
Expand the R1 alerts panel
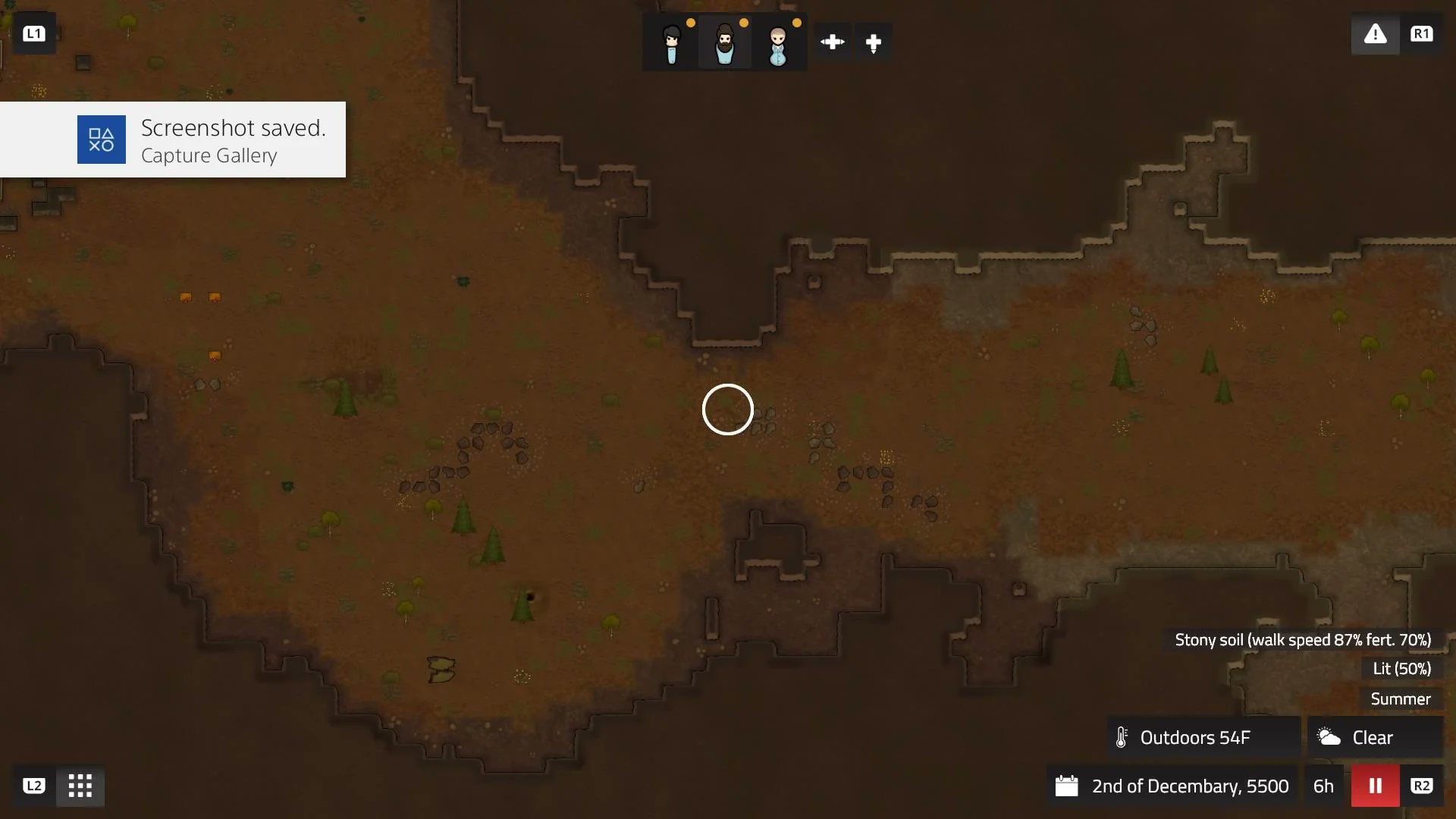coord(1423,33)
